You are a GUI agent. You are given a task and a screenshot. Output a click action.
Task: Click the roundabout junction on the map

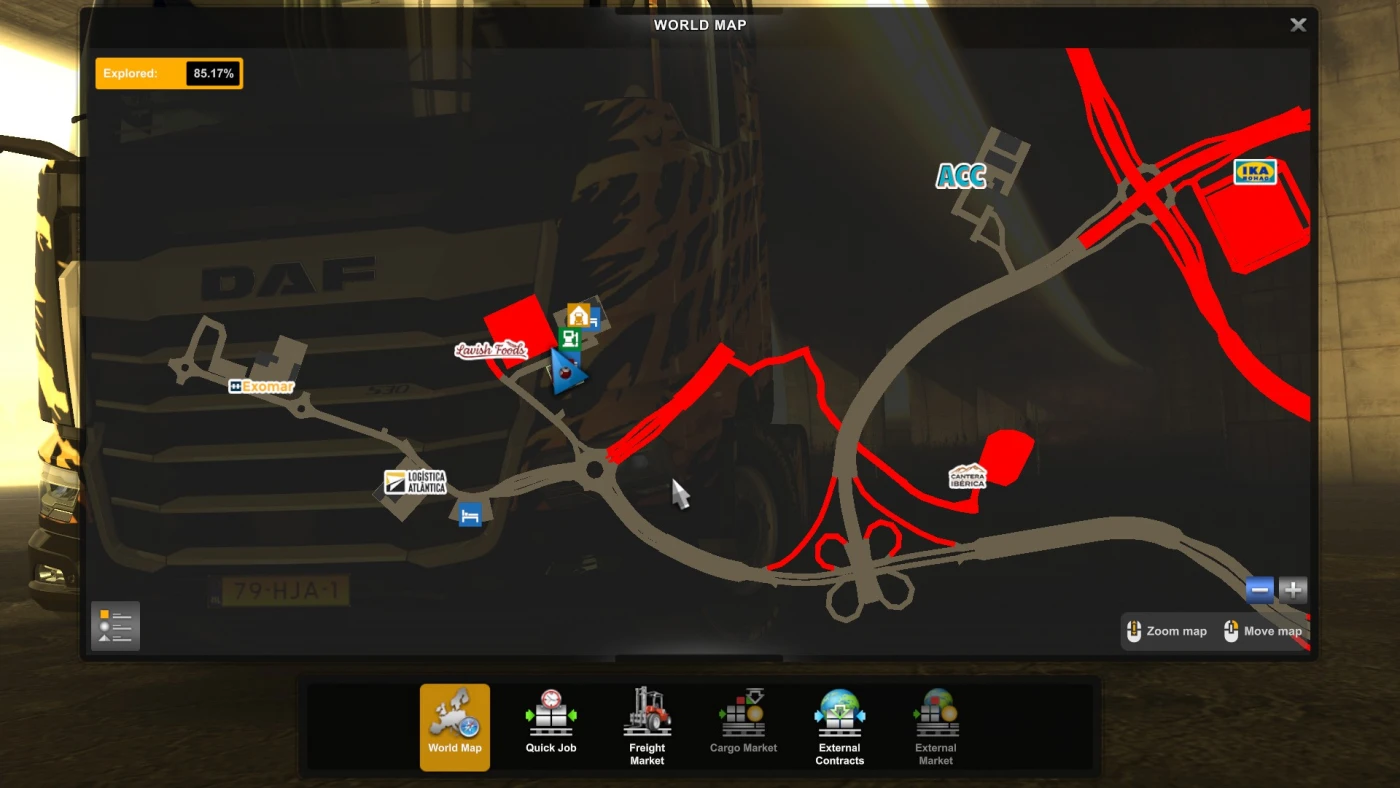tap(596, 469)
